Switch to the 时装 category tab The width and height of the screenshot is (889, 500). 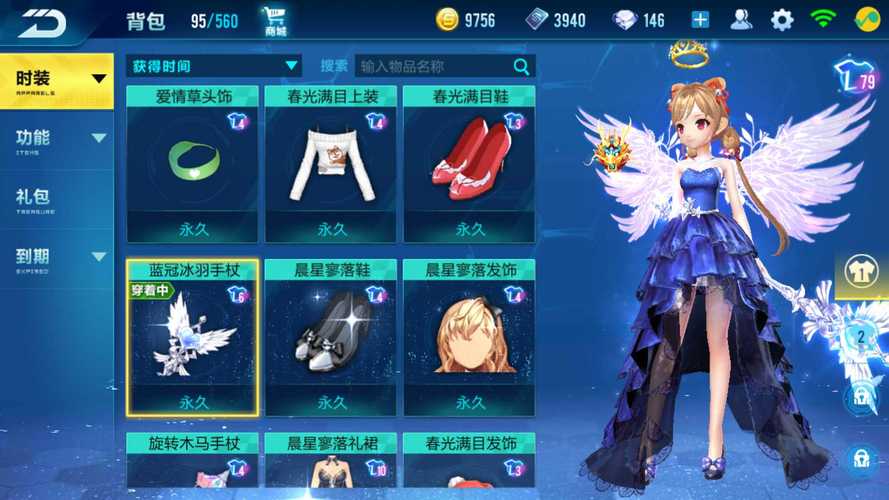(55, 79)
